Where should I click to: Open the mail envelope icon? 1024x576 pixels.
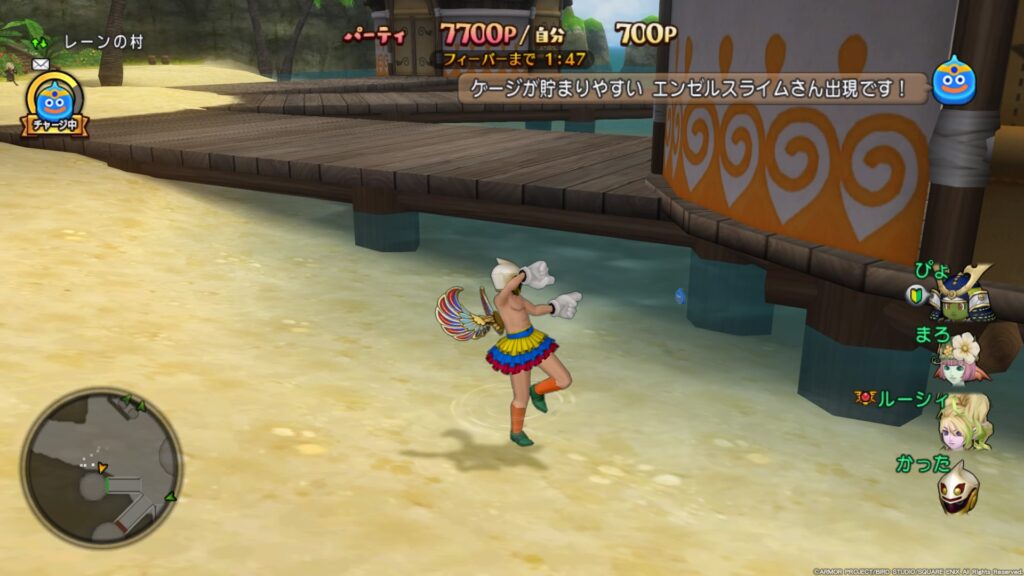point(41,64)
